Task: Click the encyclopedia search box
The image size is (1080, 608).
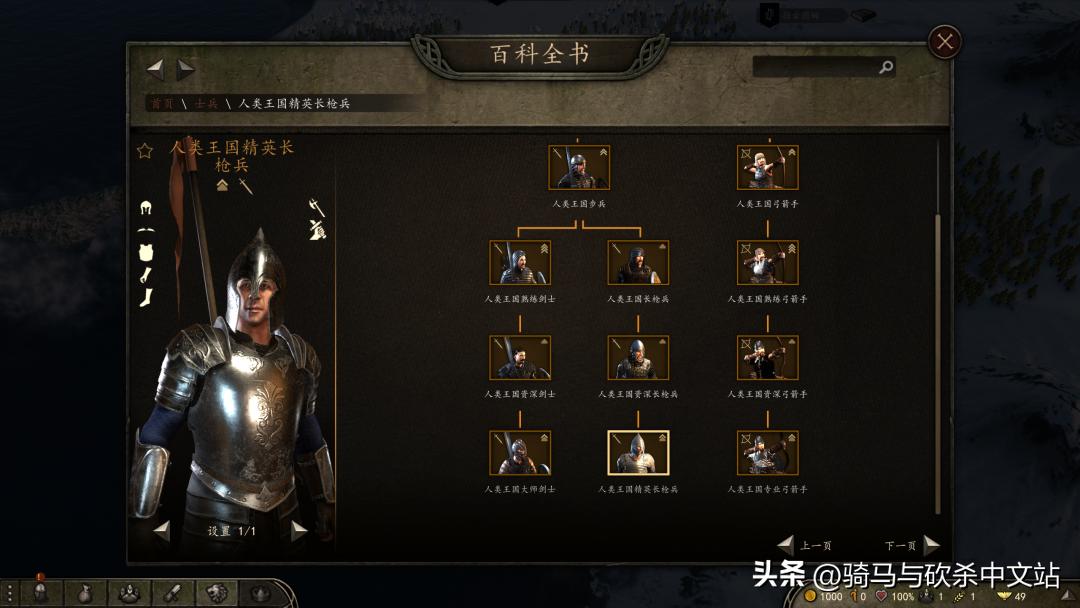Action: (816, 67)
